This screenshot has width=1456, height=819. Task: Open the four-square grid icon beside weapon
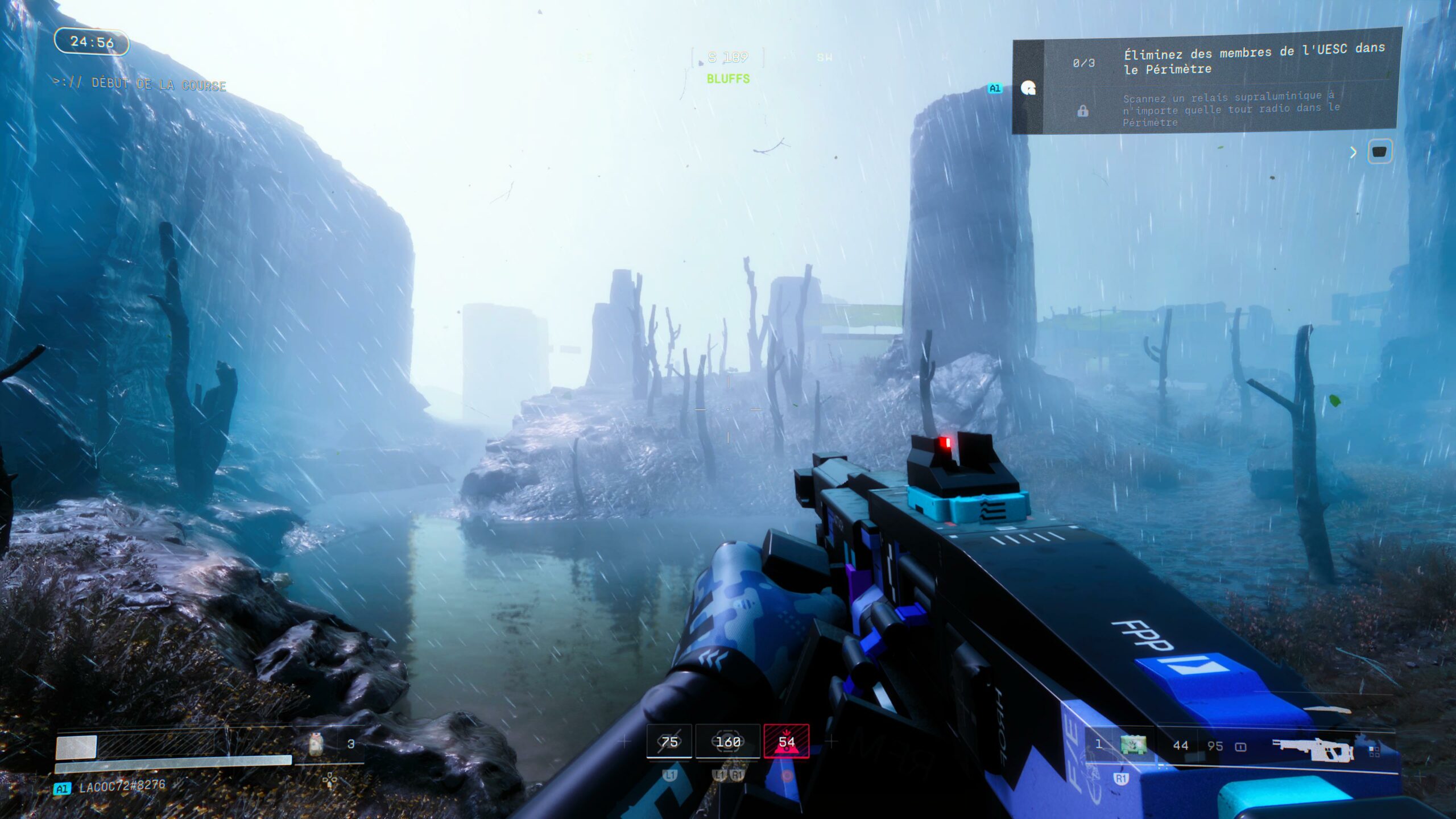click(1375, 752)
